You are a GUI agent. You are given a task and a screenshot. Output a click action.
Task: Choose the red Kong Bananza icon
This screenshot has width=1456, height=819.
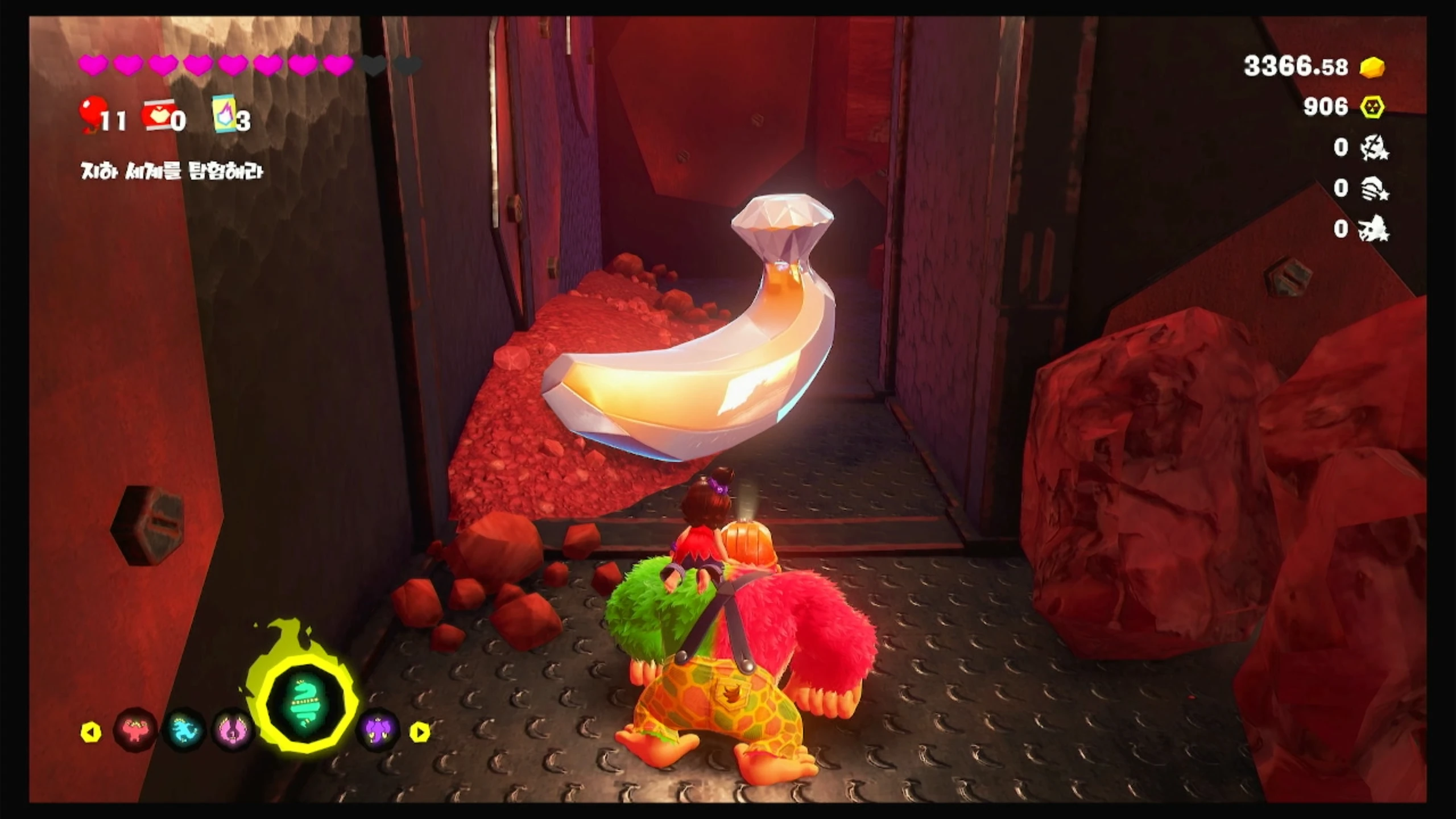click(135, 730)
